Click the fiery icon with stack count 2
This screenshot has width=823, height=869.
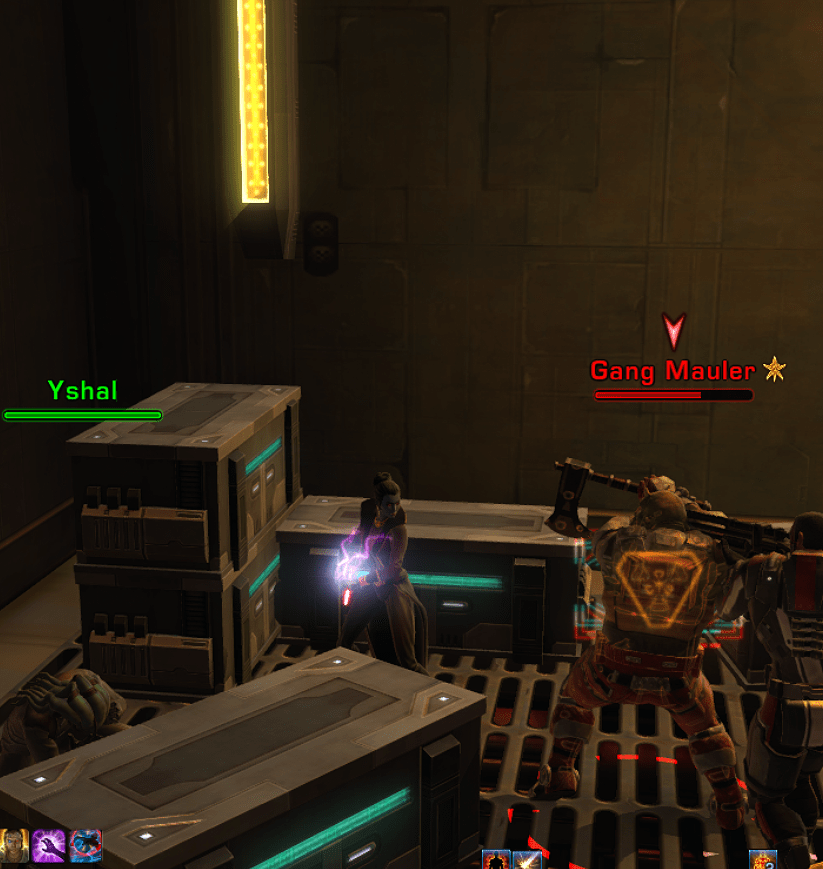tap(763, 860)
